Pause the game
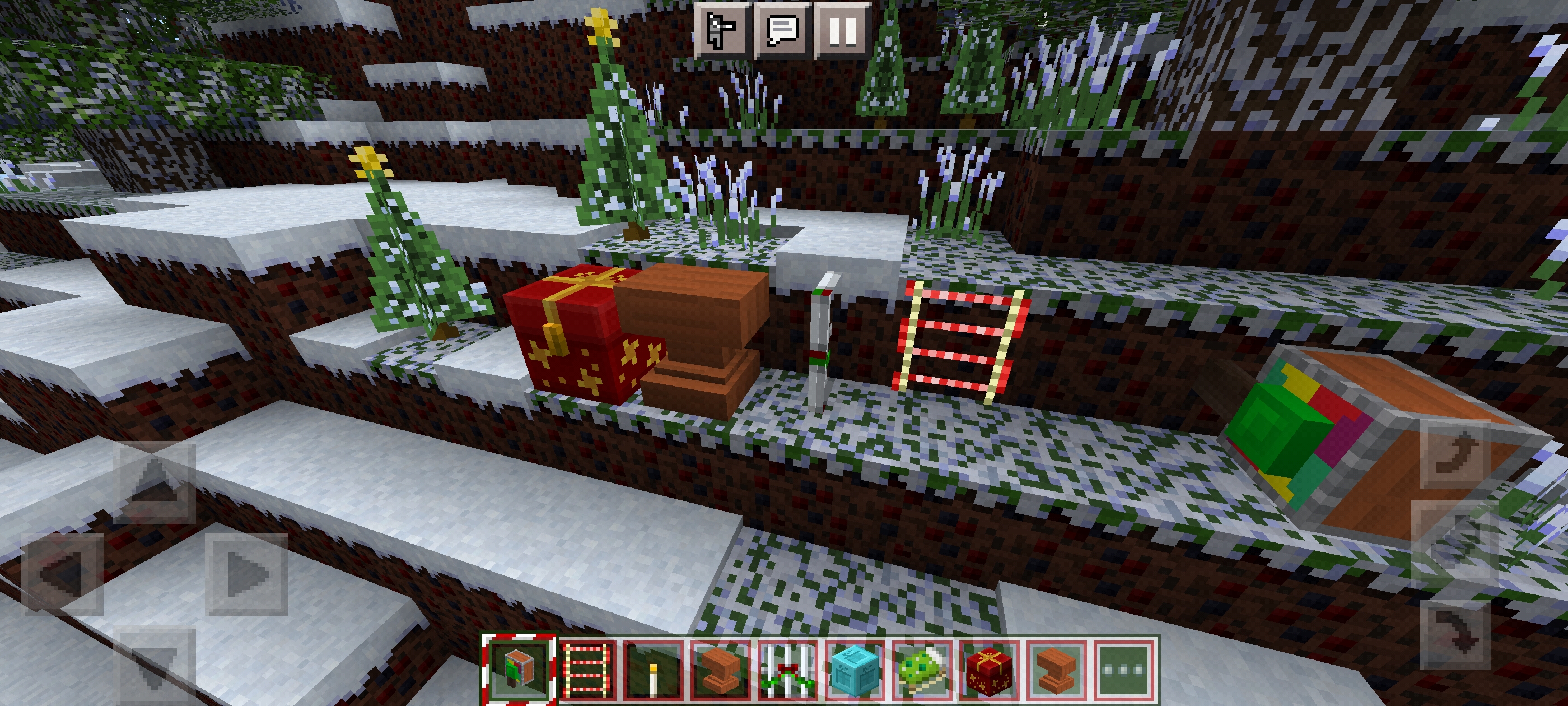The height and width of the screenshot is (706, 1568). pos(842,30)
